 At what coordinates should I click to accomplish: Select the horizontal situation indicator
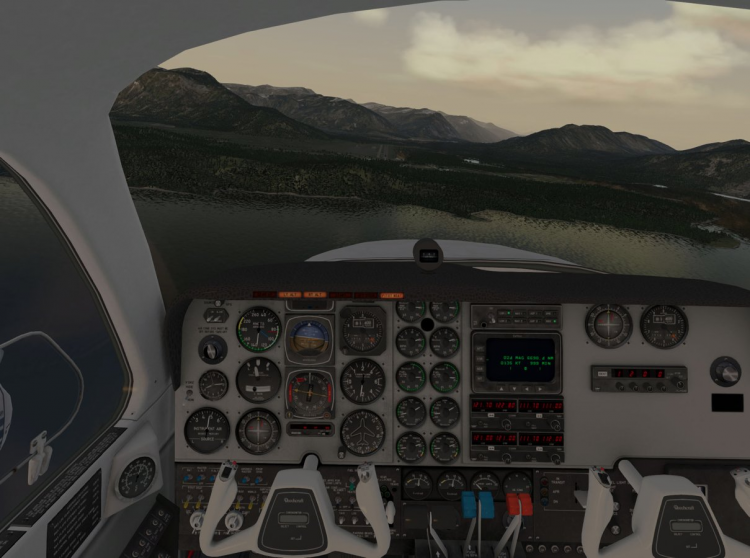point(310,390)
